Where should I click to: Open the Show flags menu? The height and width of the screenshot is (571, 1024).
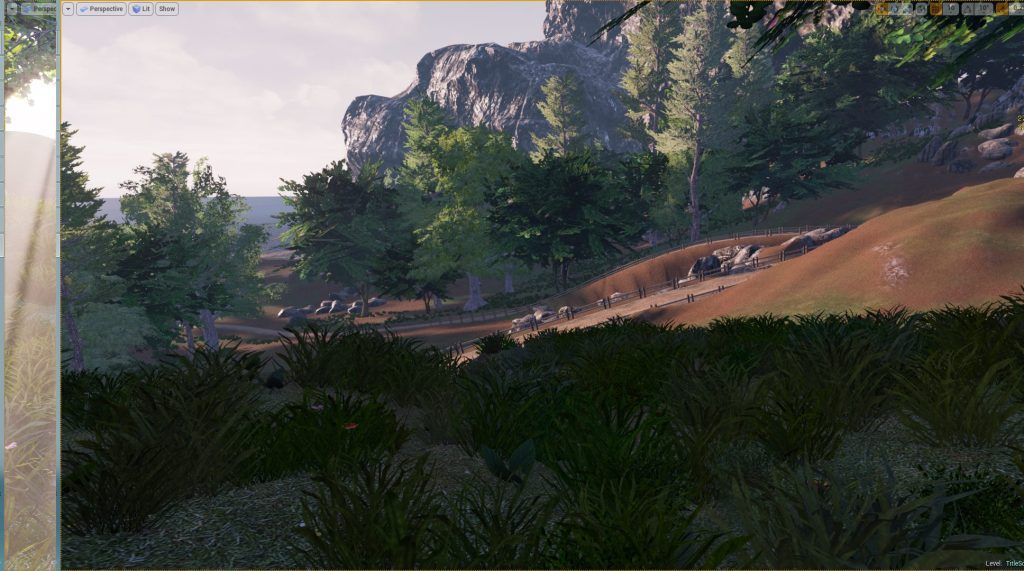click(167, 9)
